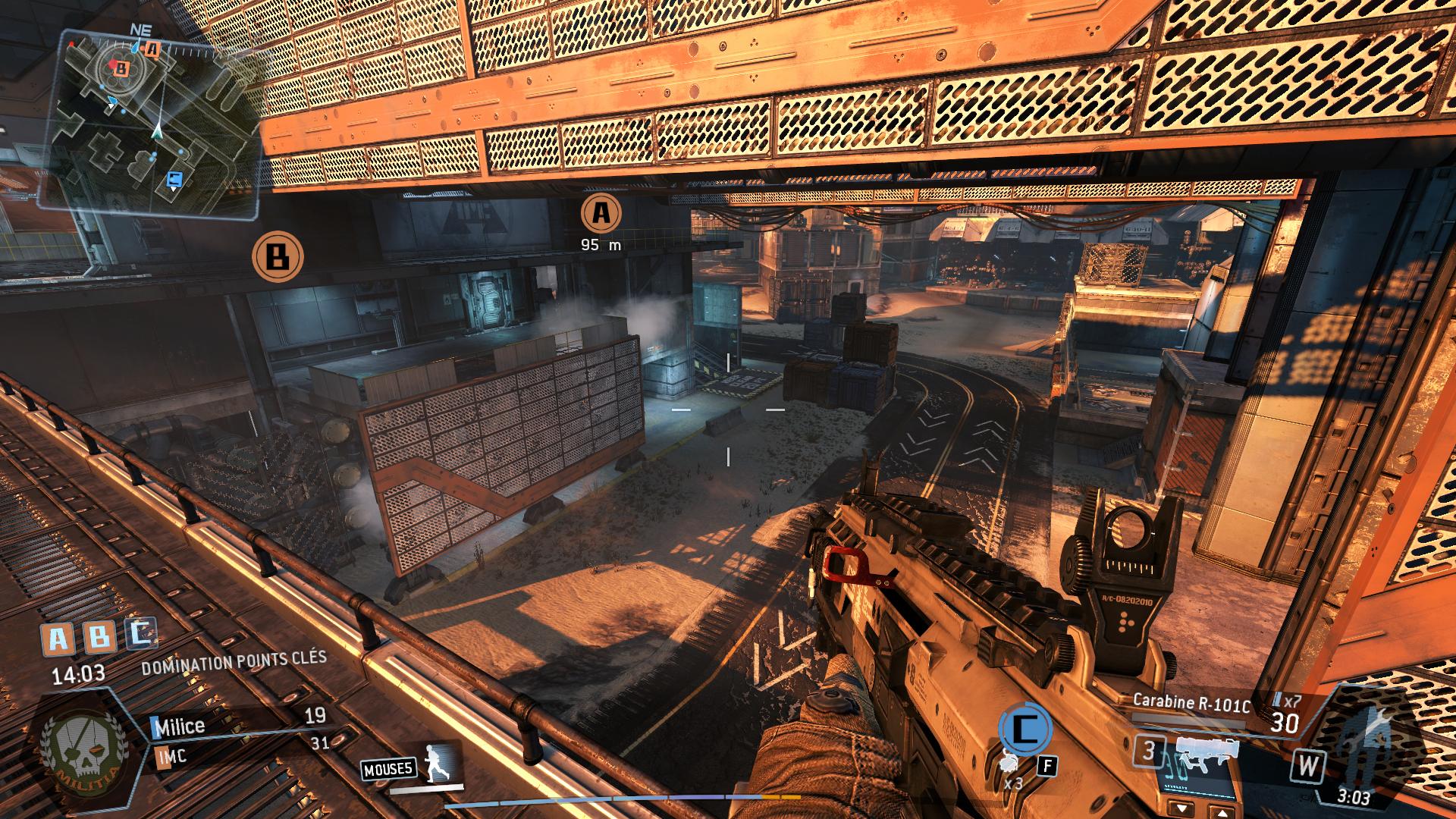Select the A hardpoint status tile
The height and width of the screenshot is (819, 1456).
tap(58, 639)
